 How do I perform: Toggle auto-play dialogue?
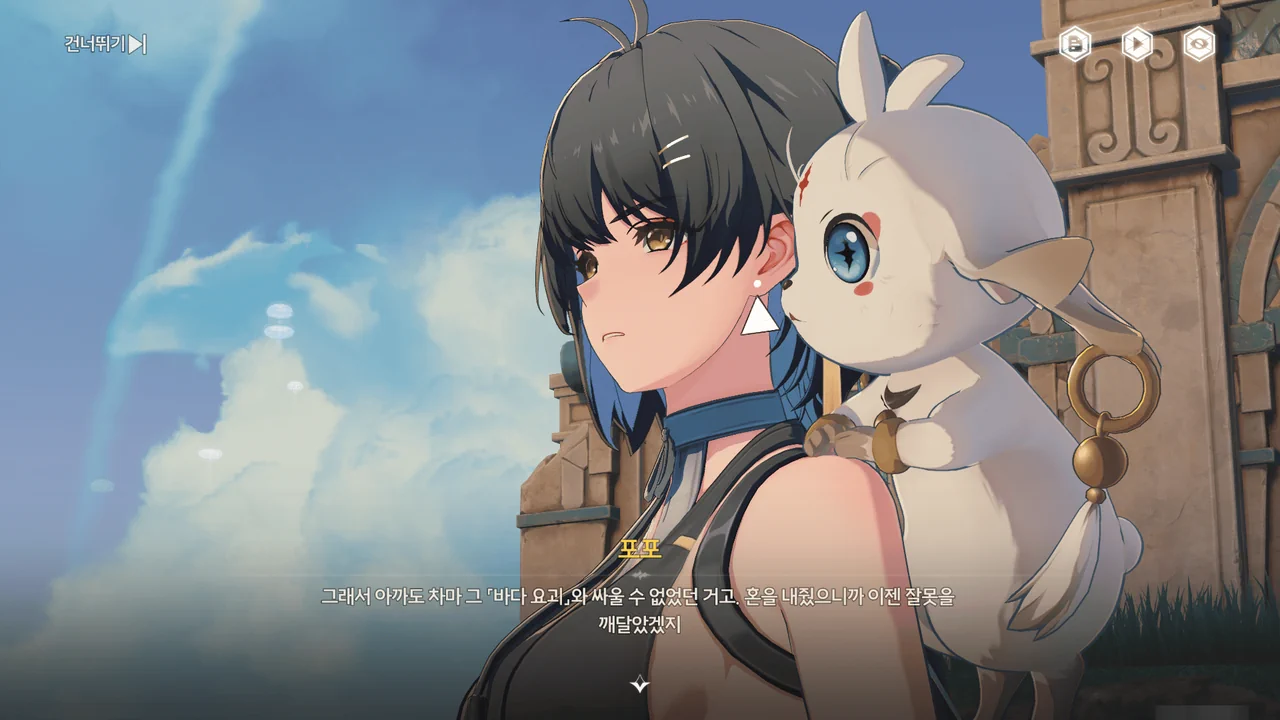[x=1137, y=44]
